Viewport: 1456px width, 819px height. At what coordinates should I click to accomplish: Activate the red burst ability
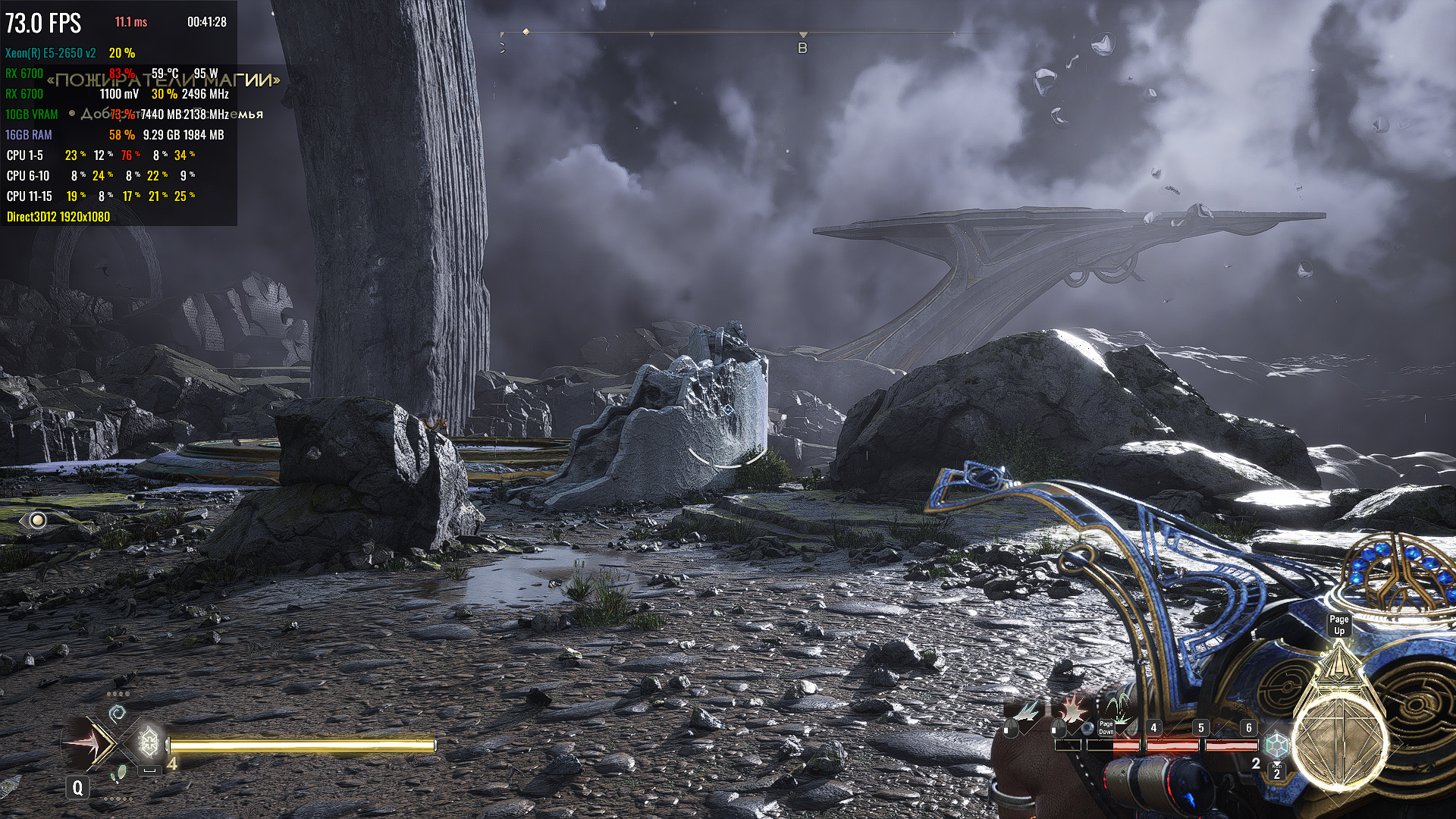coord(1073,710)
